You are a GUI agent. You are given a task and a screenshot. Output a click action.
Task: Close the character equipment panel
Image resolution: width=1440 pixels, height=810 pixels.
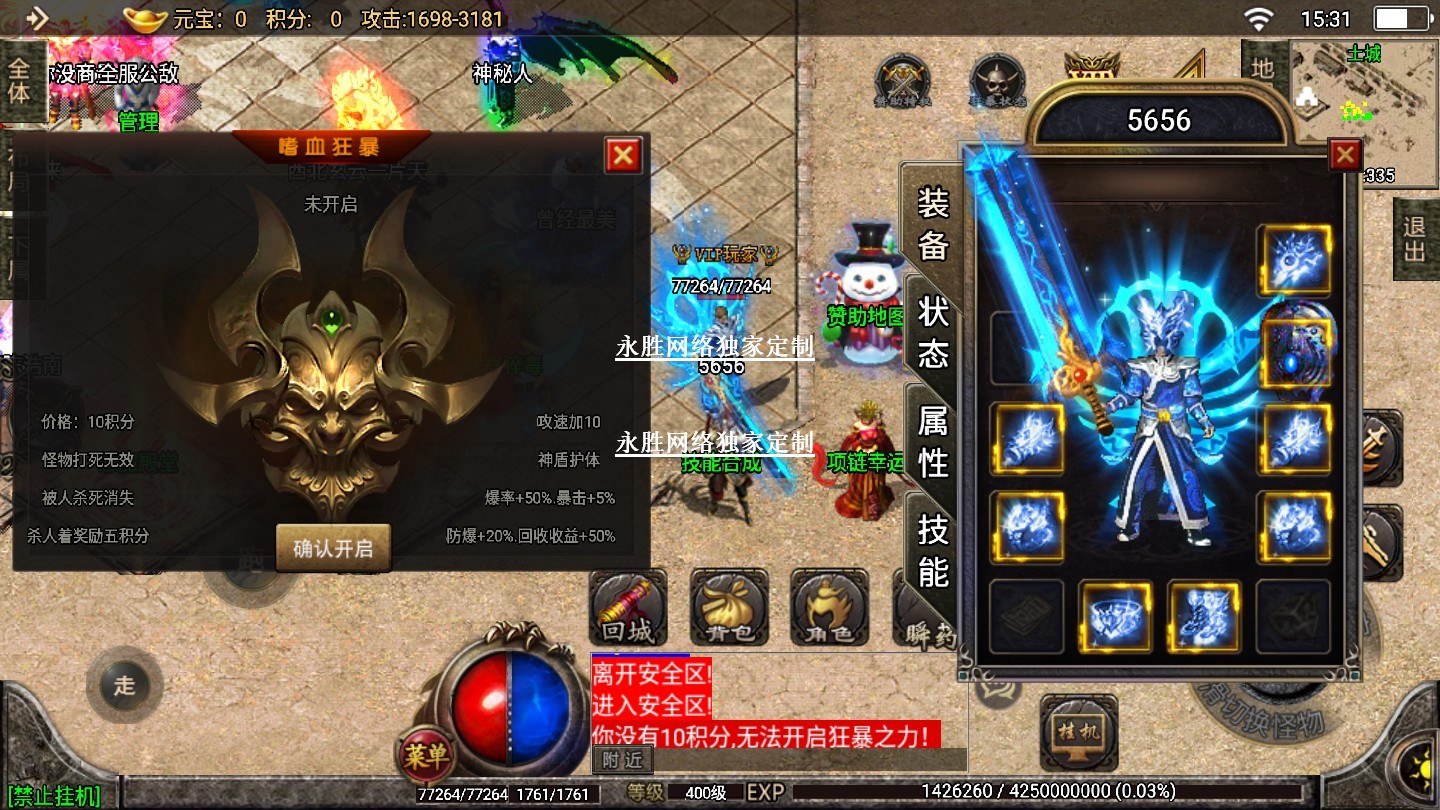1344,155
